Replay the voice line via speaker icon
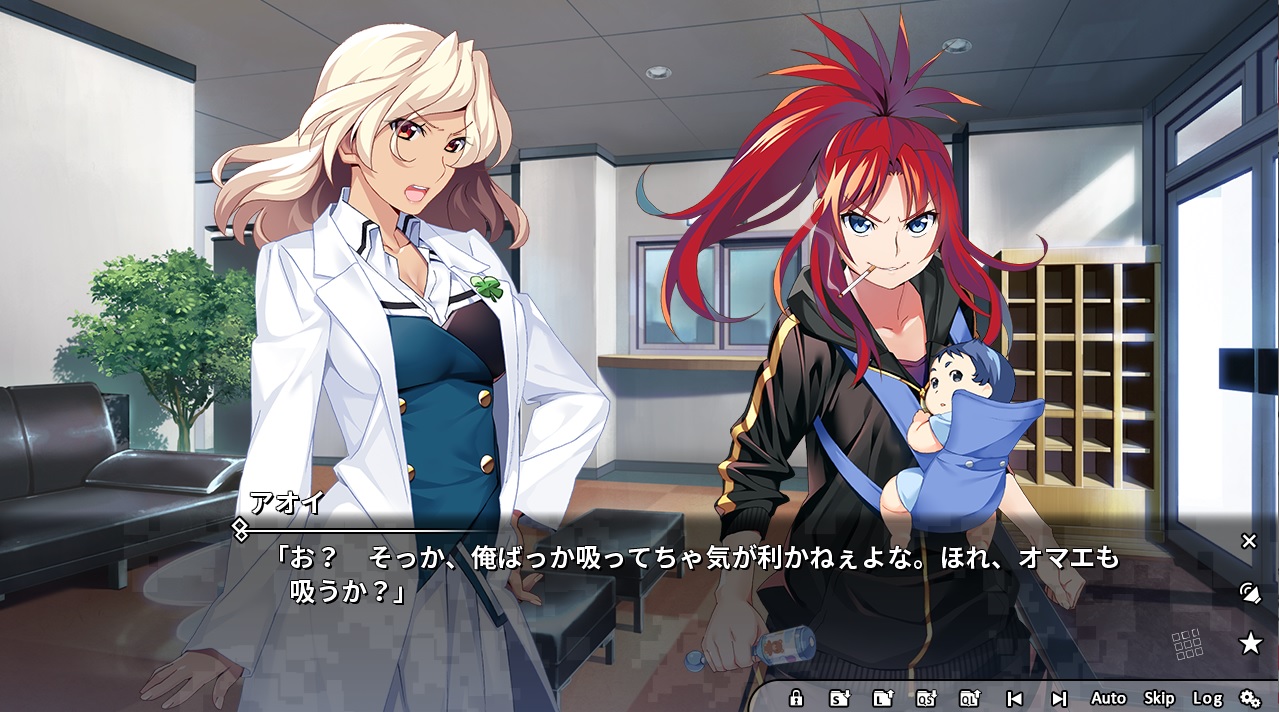The width and height of the screenshot is (1279, 712). click(1249, 592)
